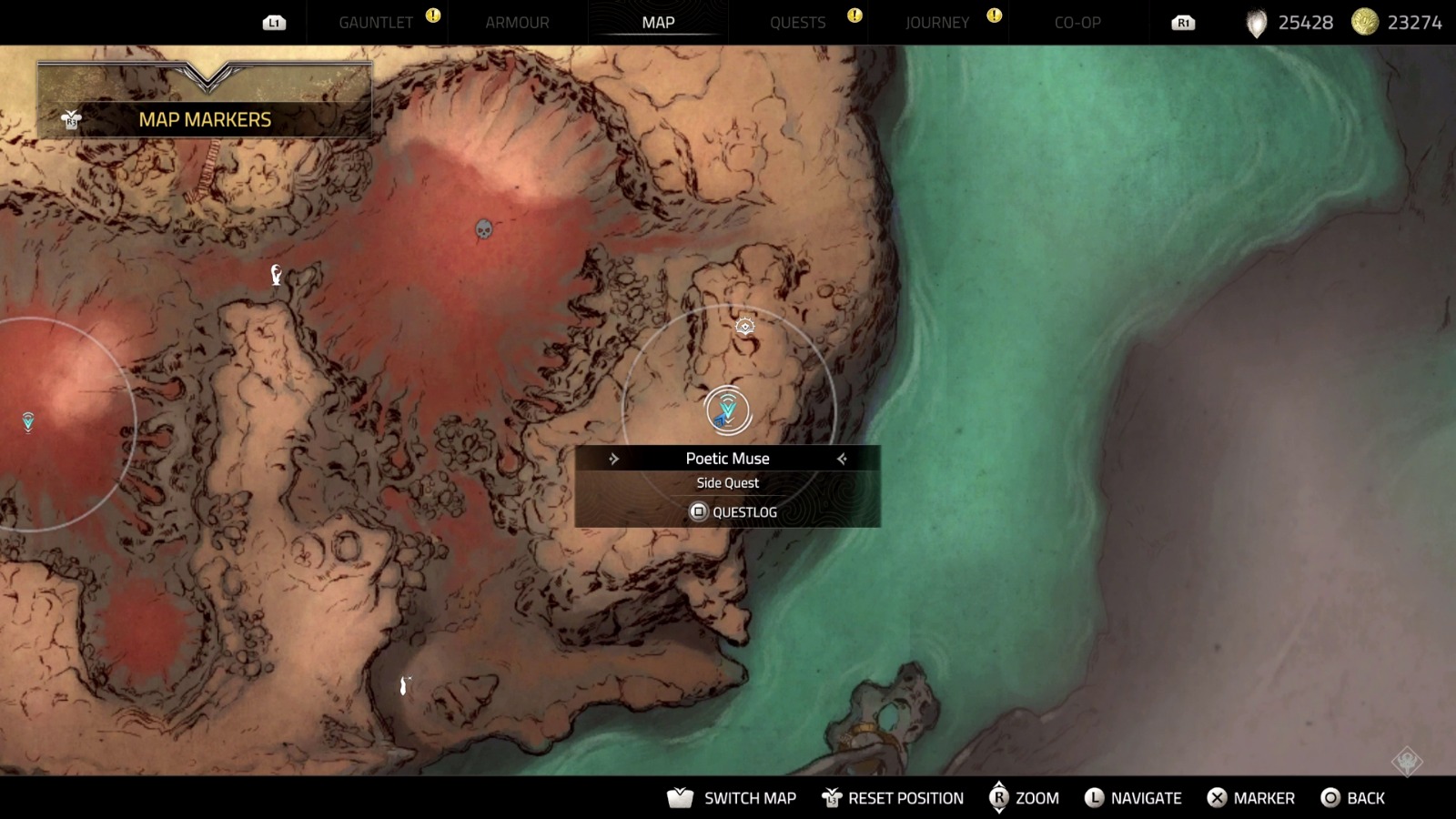This screenshot has height=819, width=1456.
Task: Open the Questlog for Poetic Muse
Action: (733, 512)
